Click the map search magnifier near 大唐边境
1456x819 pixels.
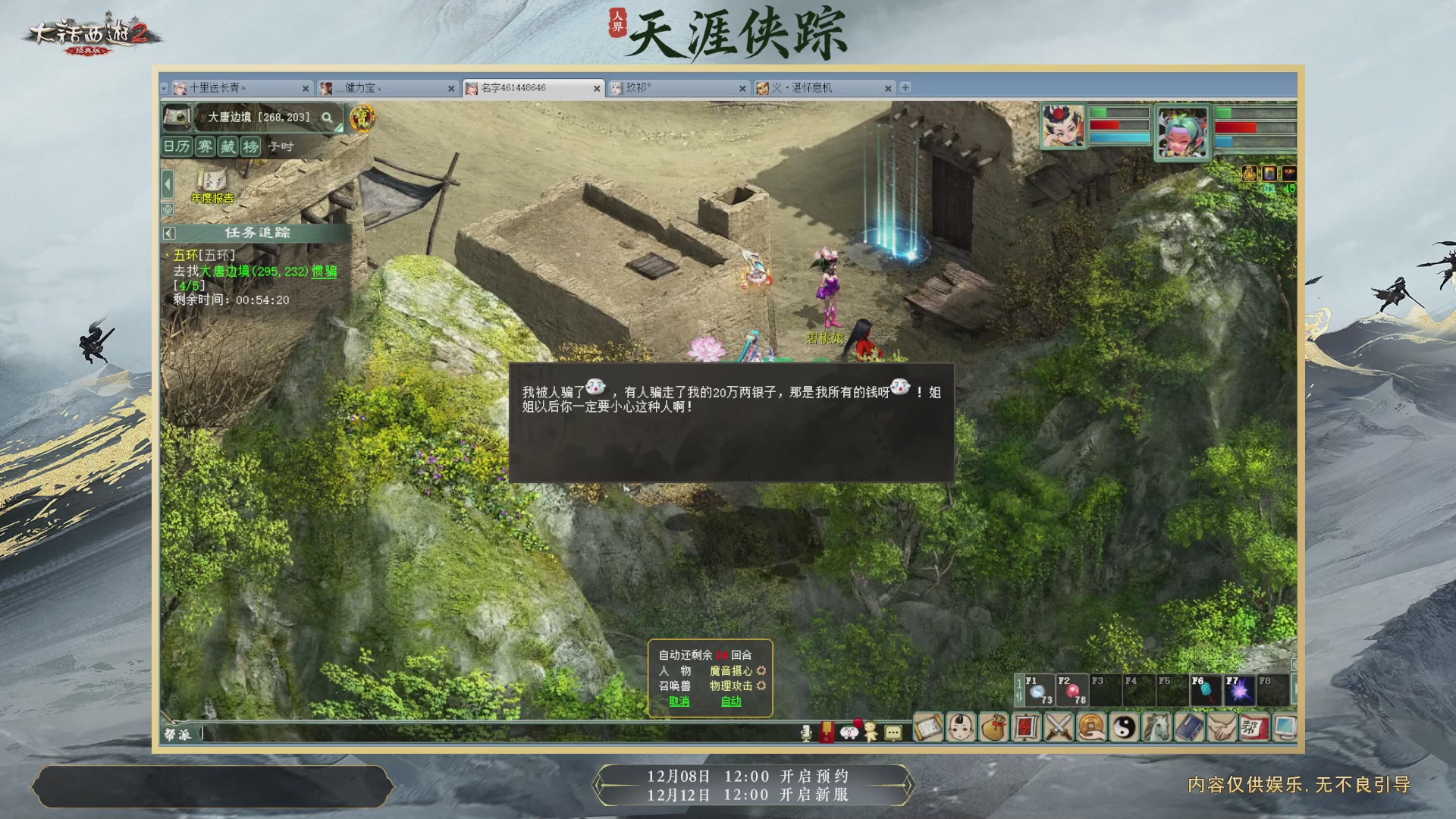pos(328,119)
